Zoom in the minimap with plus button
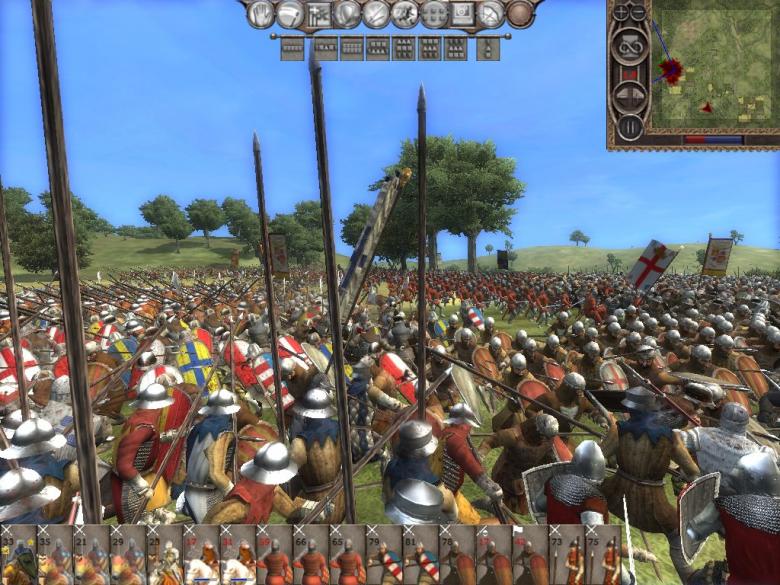The image size is (780, 585). tap(619, 12)
